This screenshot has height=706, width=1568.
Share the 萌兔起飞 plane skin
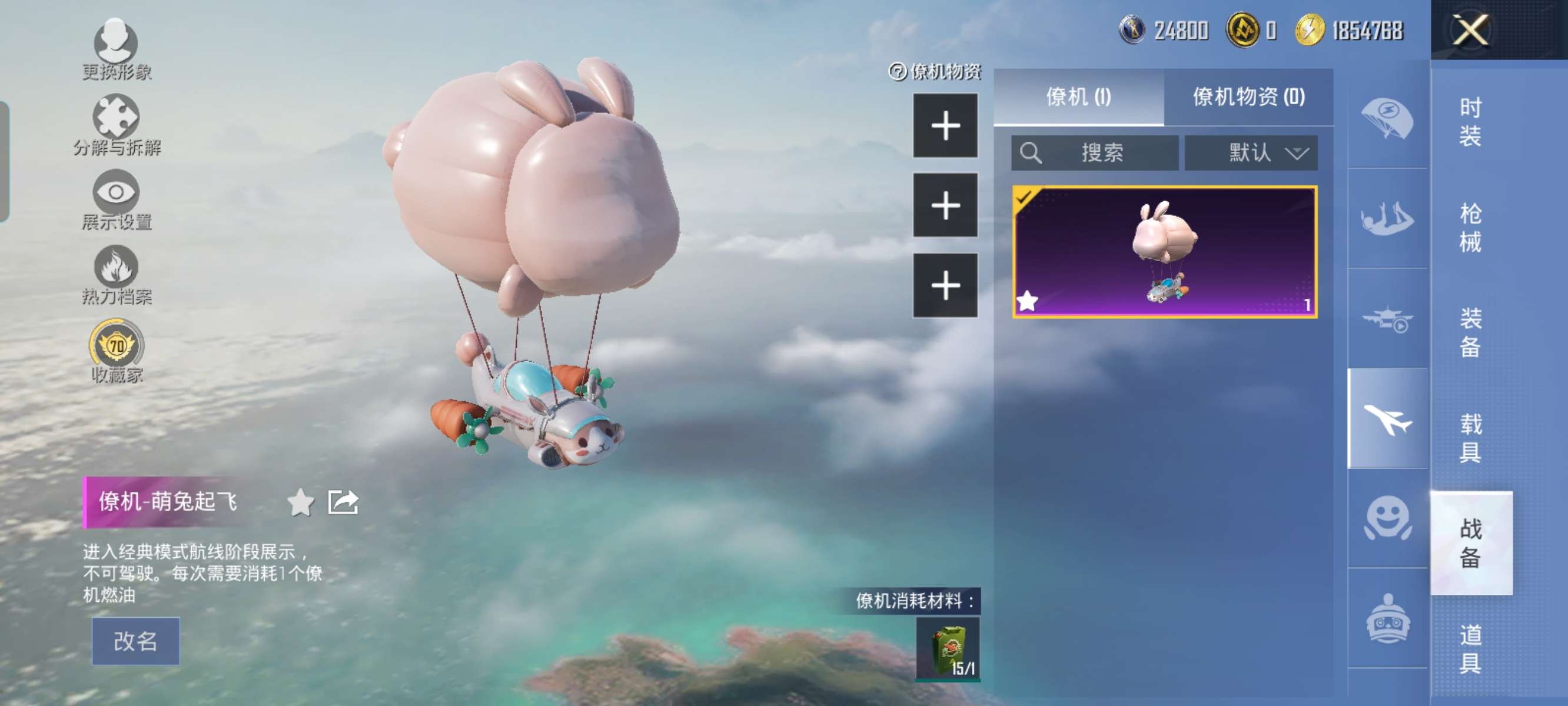click(343, 502)
